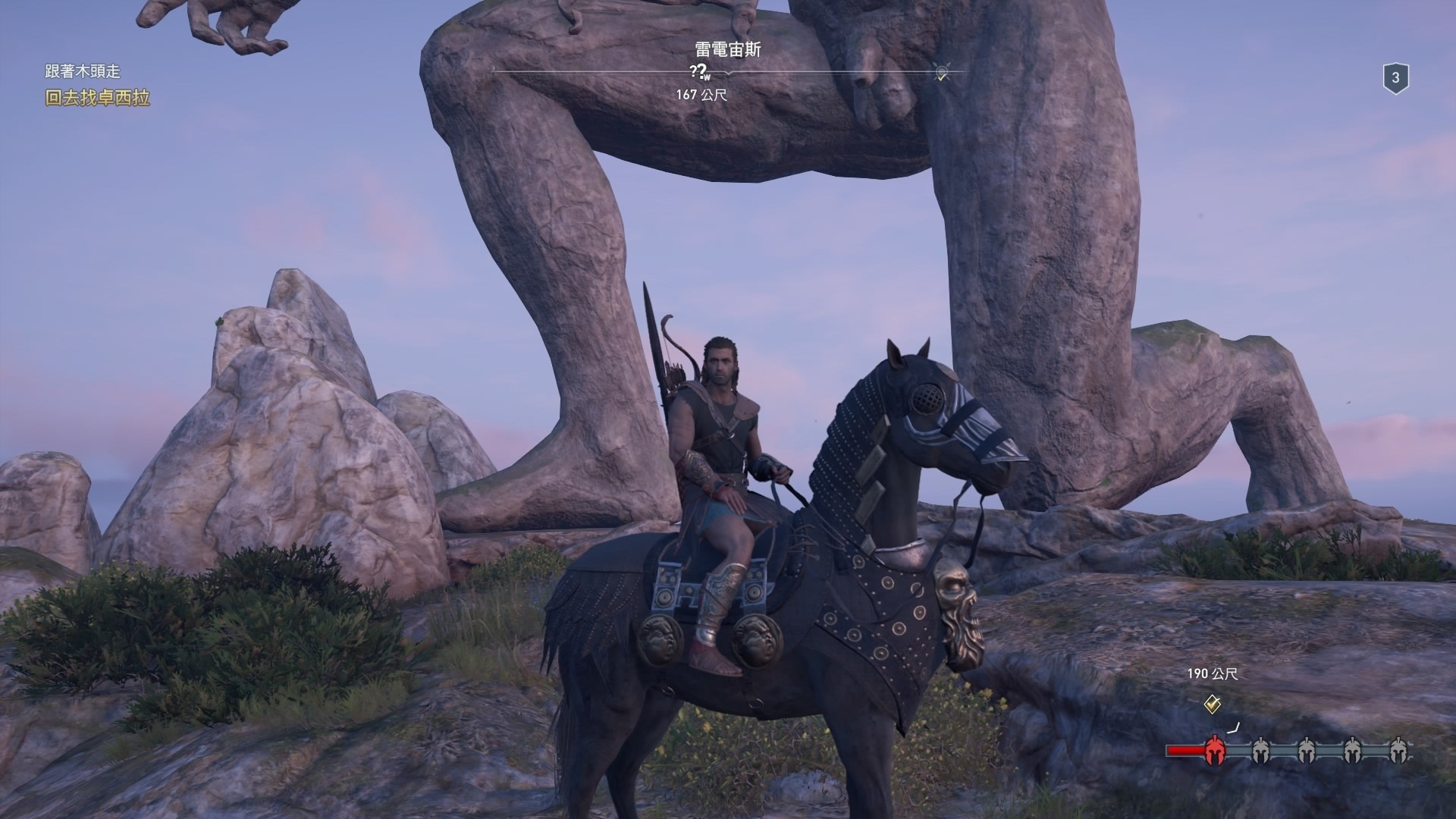This screenshot has width=1456, height=819.
Task: Open the level 3 badge
Action: point(1395,78)
